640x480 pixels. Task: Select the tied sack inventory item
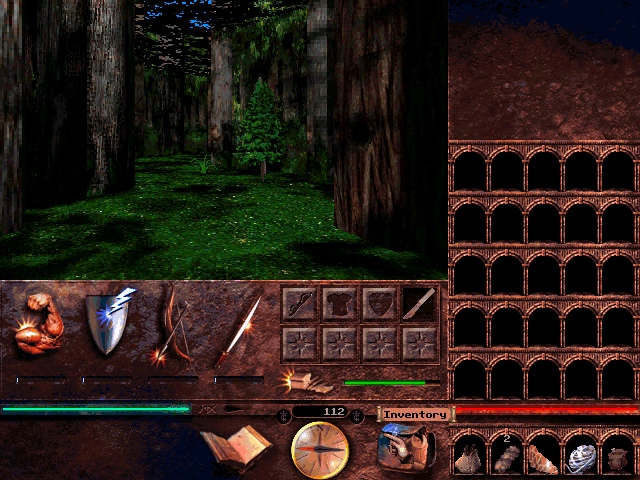point(470,456)
